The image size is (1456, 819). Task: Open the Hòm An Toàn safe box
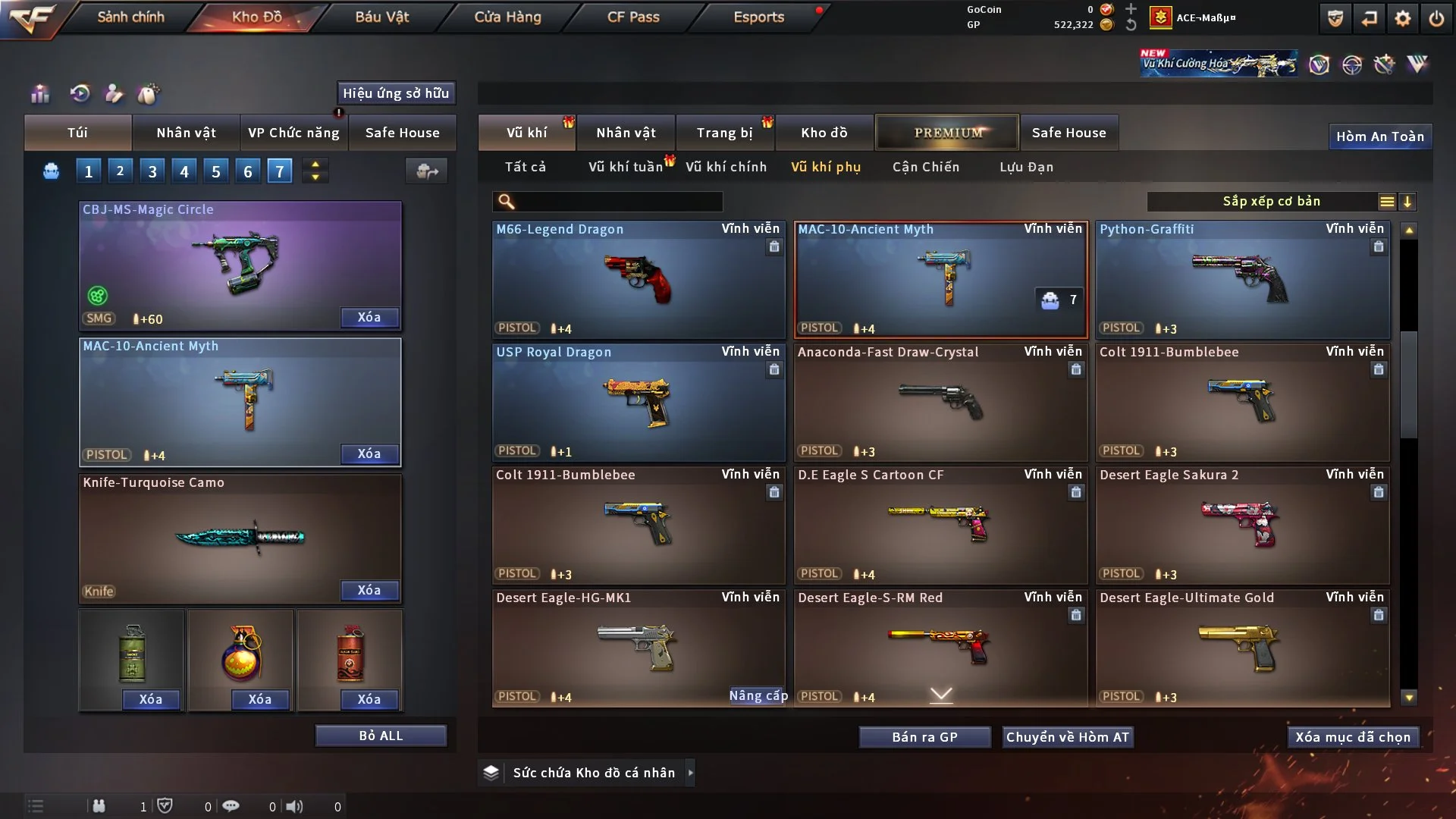(1379, 136)
